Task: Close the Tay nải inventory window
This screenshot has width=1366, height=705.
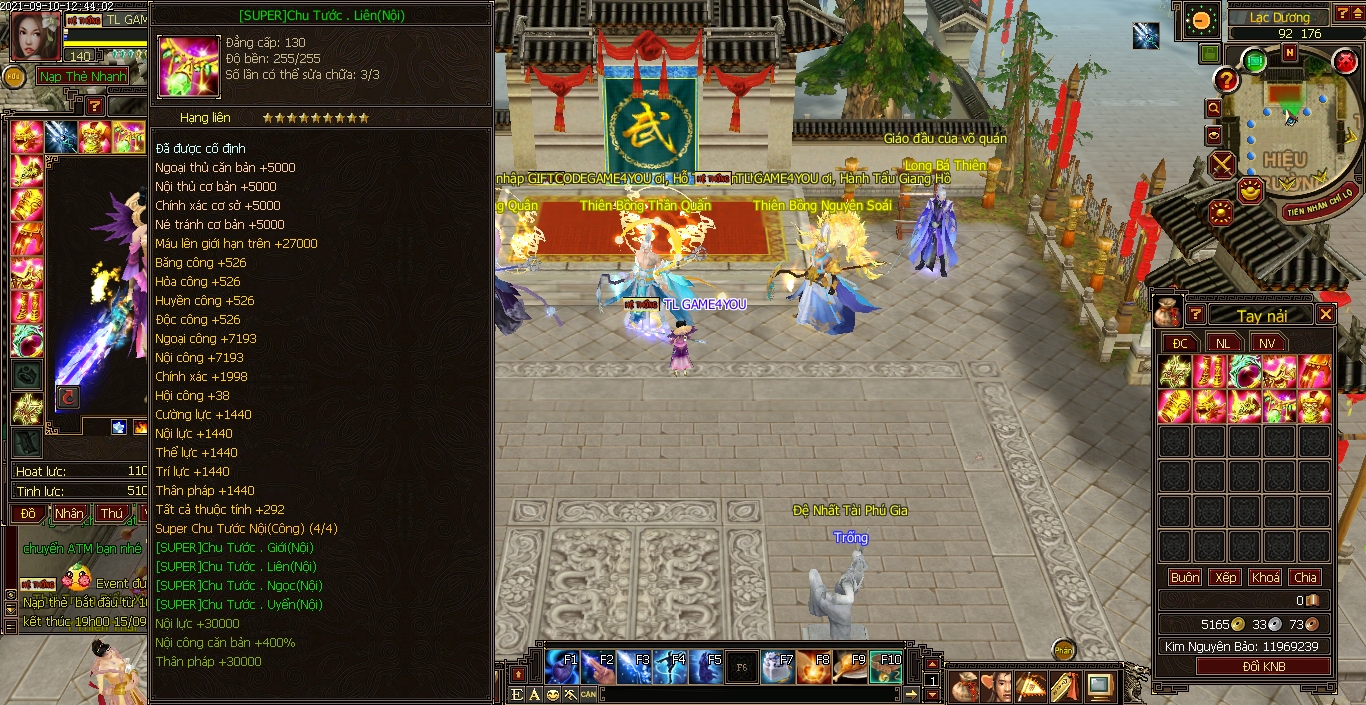Action: click(1325, 315)
